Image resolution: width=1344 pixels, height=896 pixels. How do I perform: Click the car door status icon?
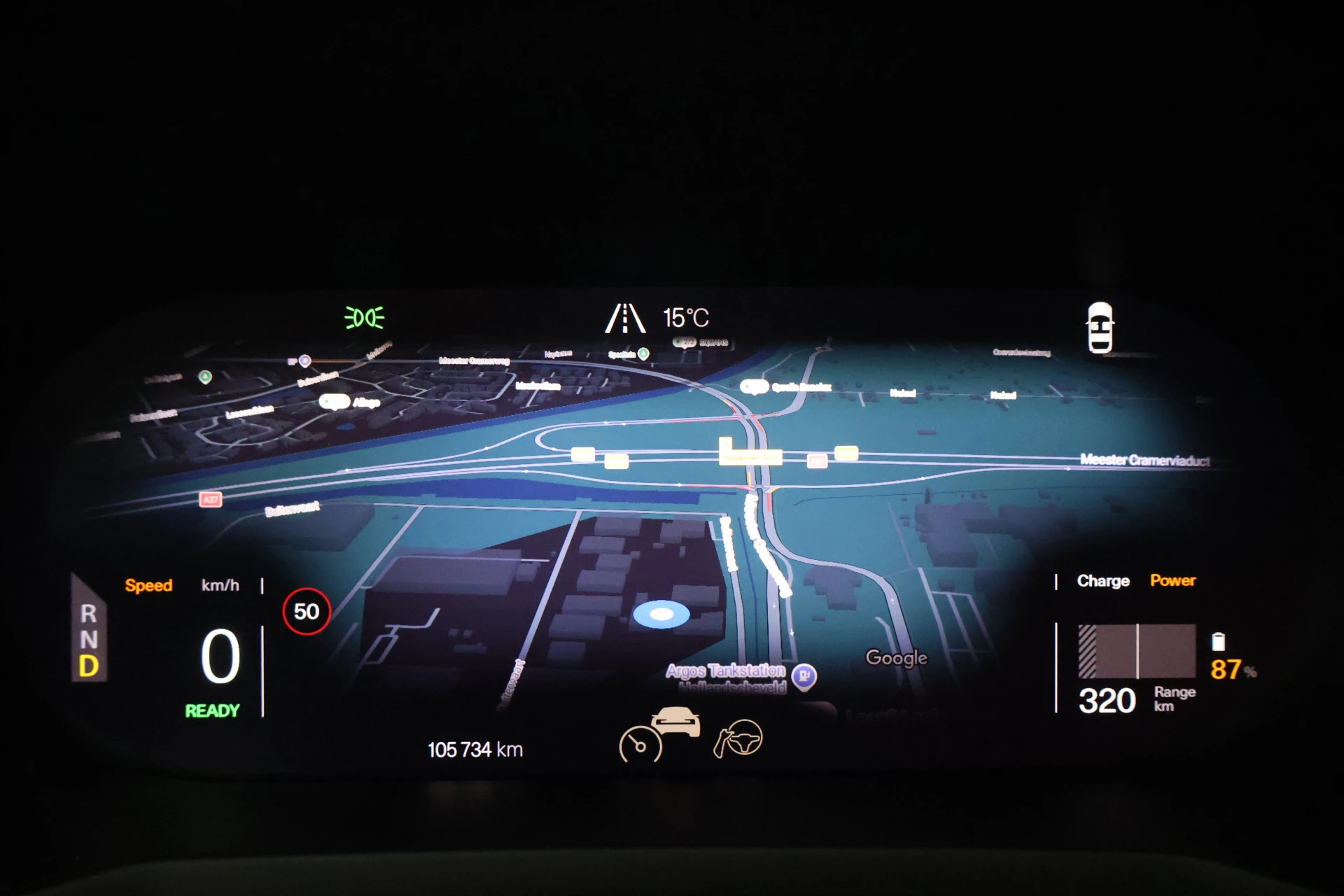click(x=1100, y=328)
